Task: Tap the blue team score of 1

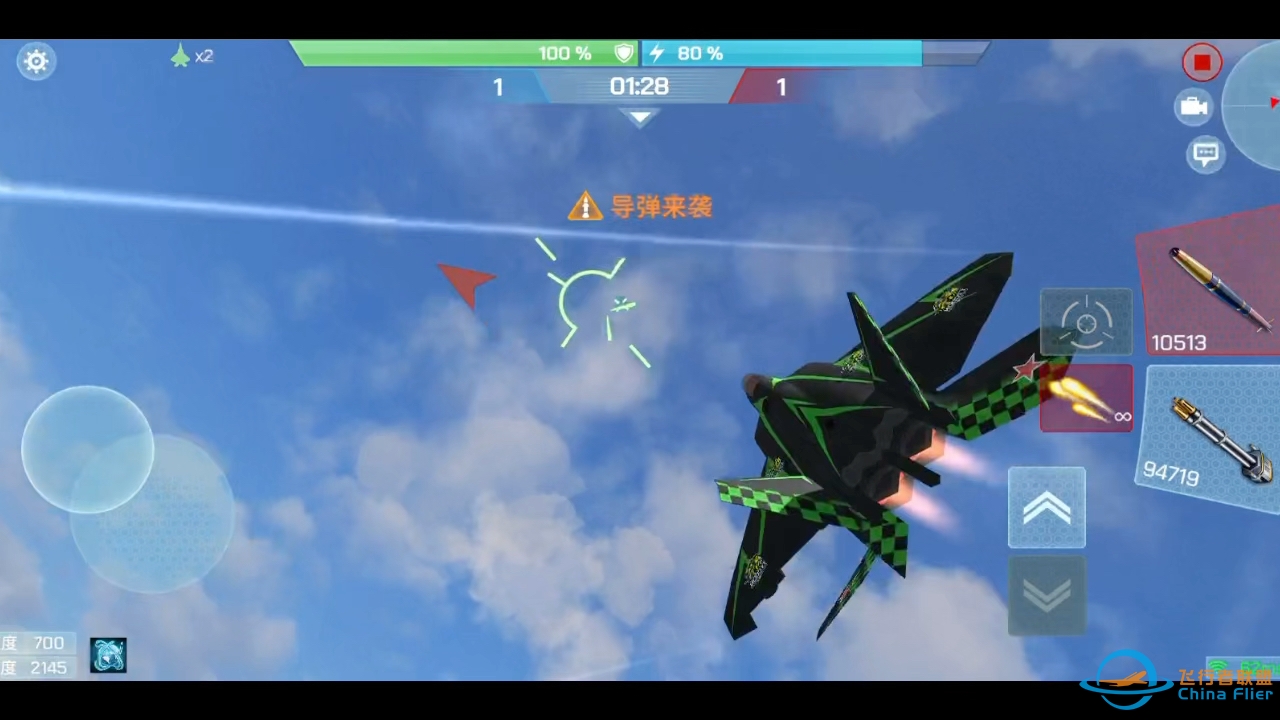Action: tap(498, 87)
